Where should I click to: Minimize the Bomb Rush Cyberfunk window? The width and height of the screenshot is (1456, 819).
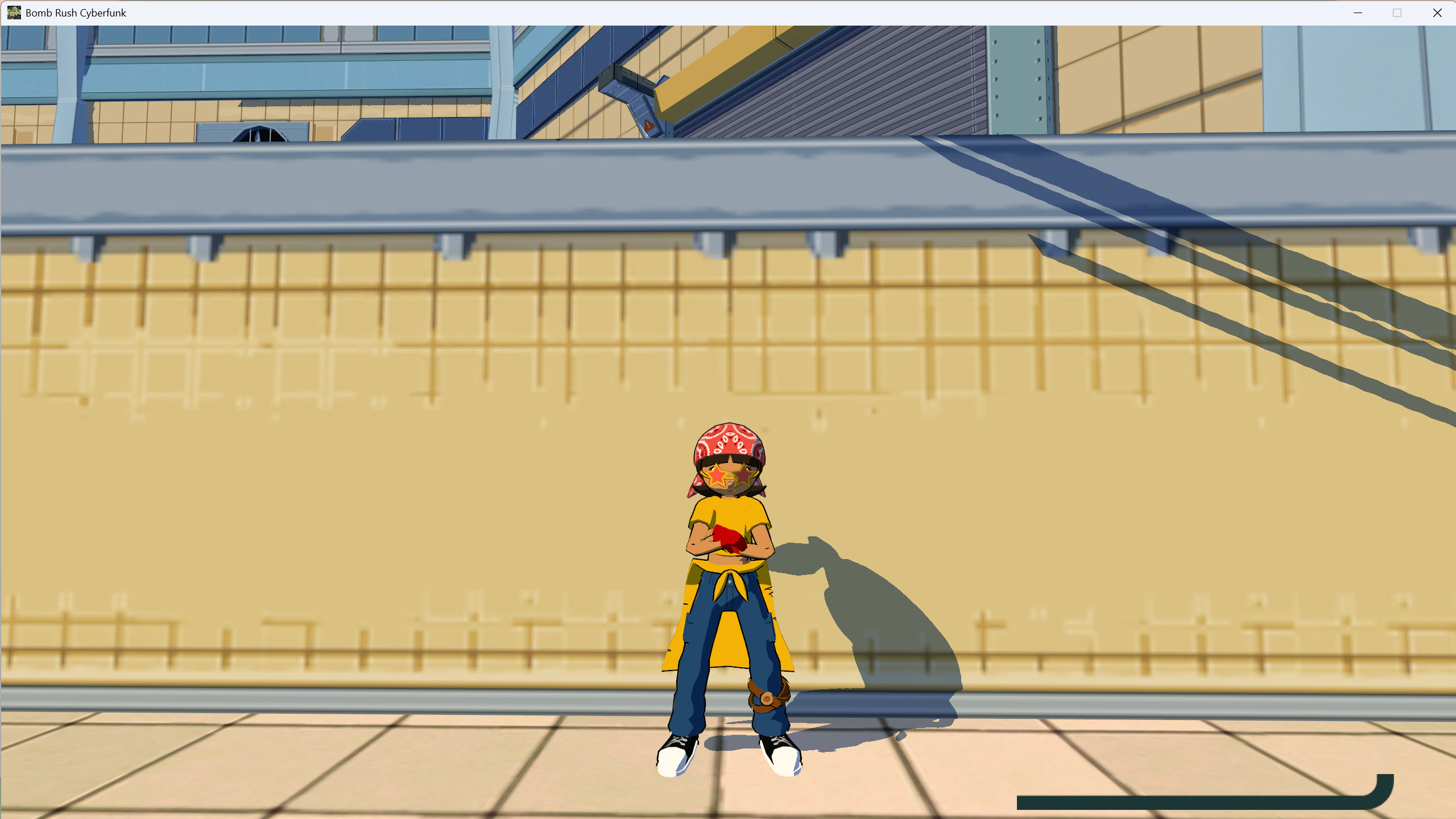tap(1358, 13)
